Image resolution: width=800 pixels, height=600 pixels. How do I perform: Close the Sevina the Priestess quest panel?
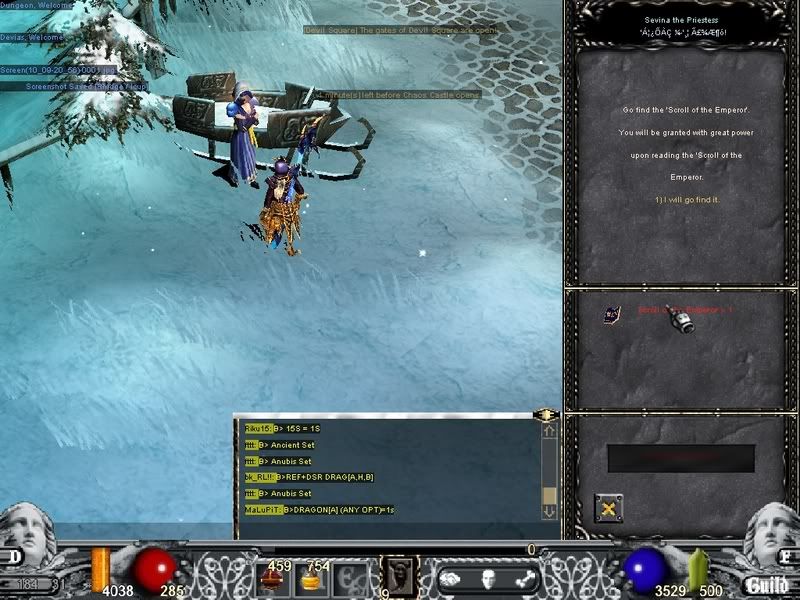609,508
